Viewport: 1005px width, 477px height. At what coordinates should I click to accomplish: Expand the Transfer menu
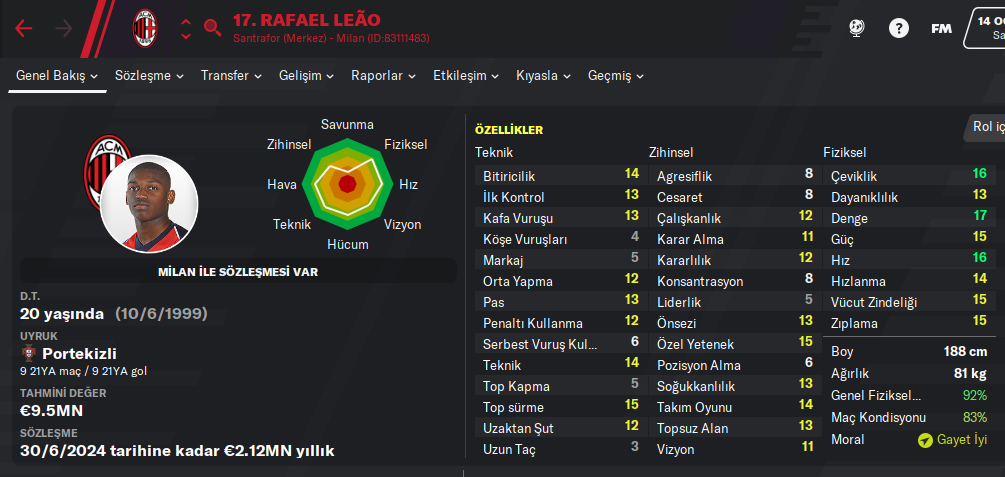(231, 75)
